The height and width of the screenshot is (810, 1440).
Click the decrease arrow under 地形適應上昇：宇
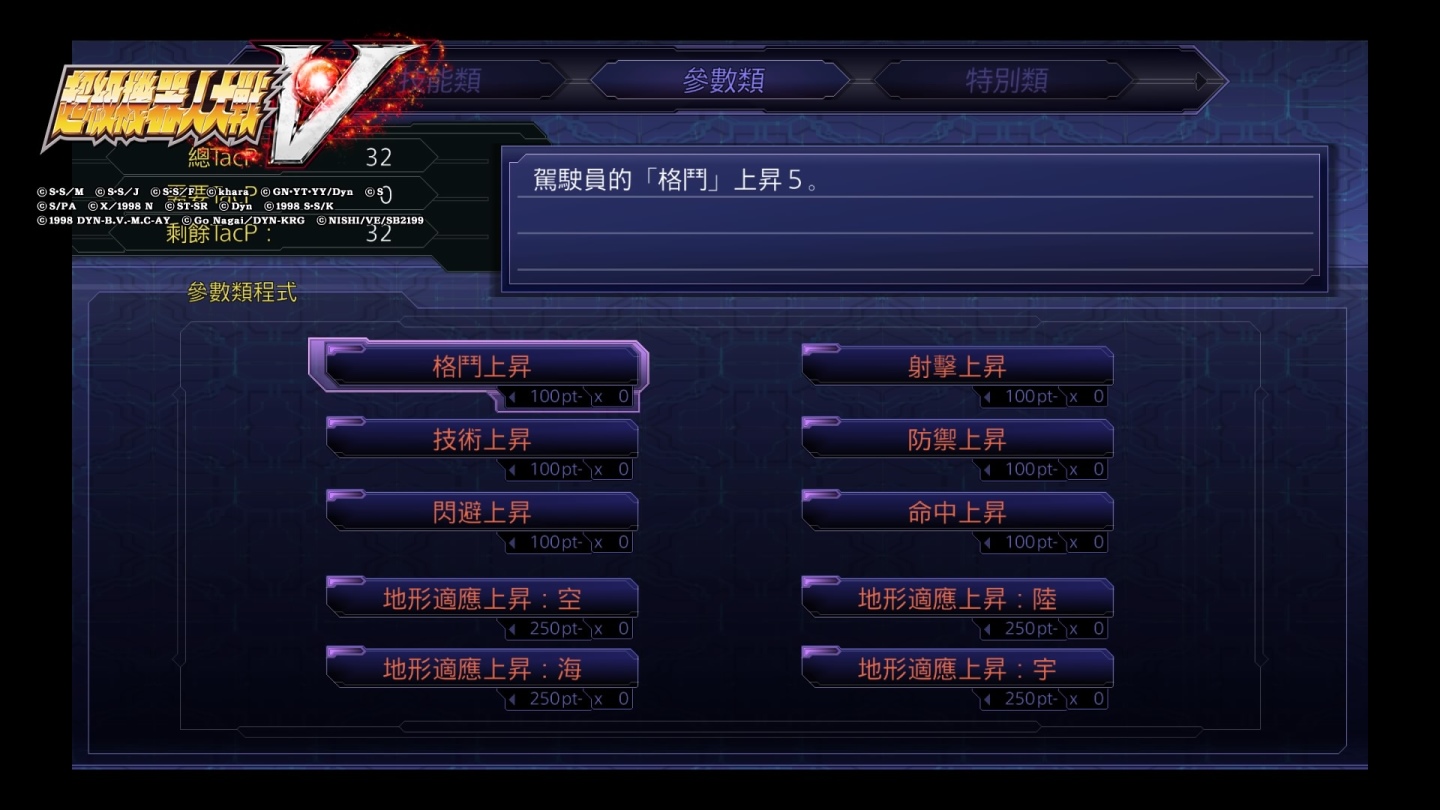[988, 698]
